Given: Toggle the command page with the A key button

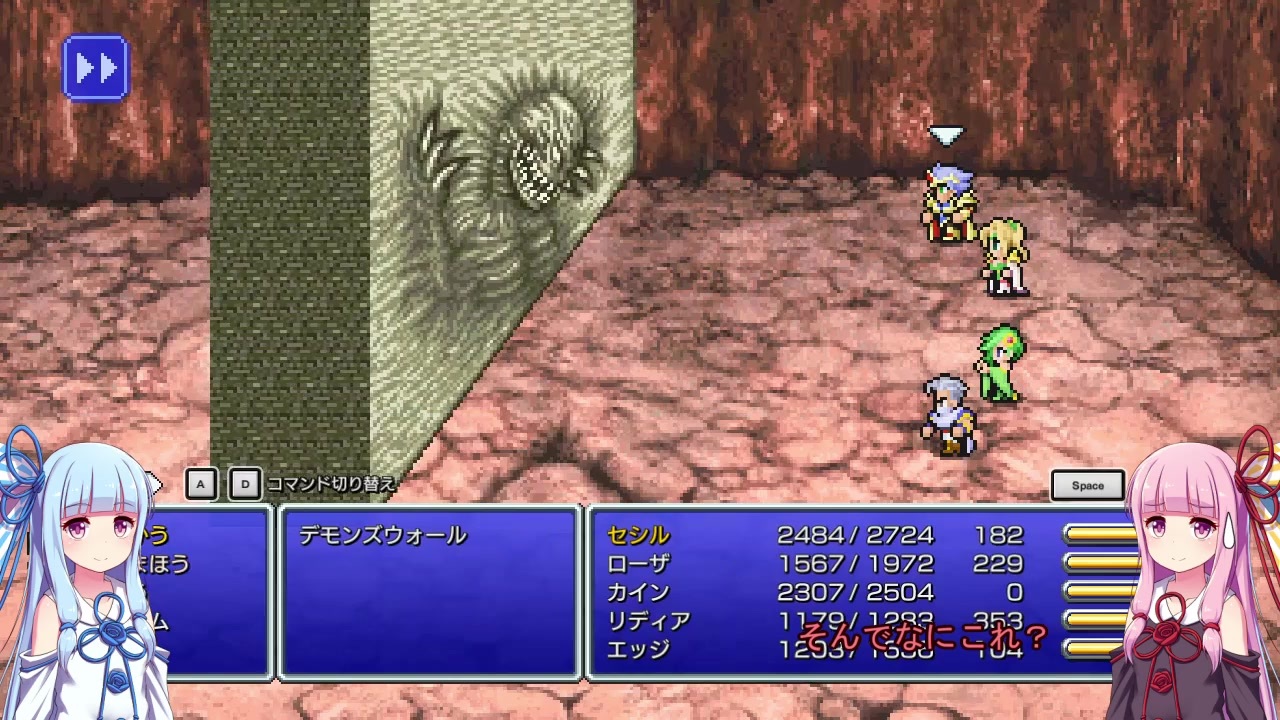Looking at the screenshot, I should 200,483.
